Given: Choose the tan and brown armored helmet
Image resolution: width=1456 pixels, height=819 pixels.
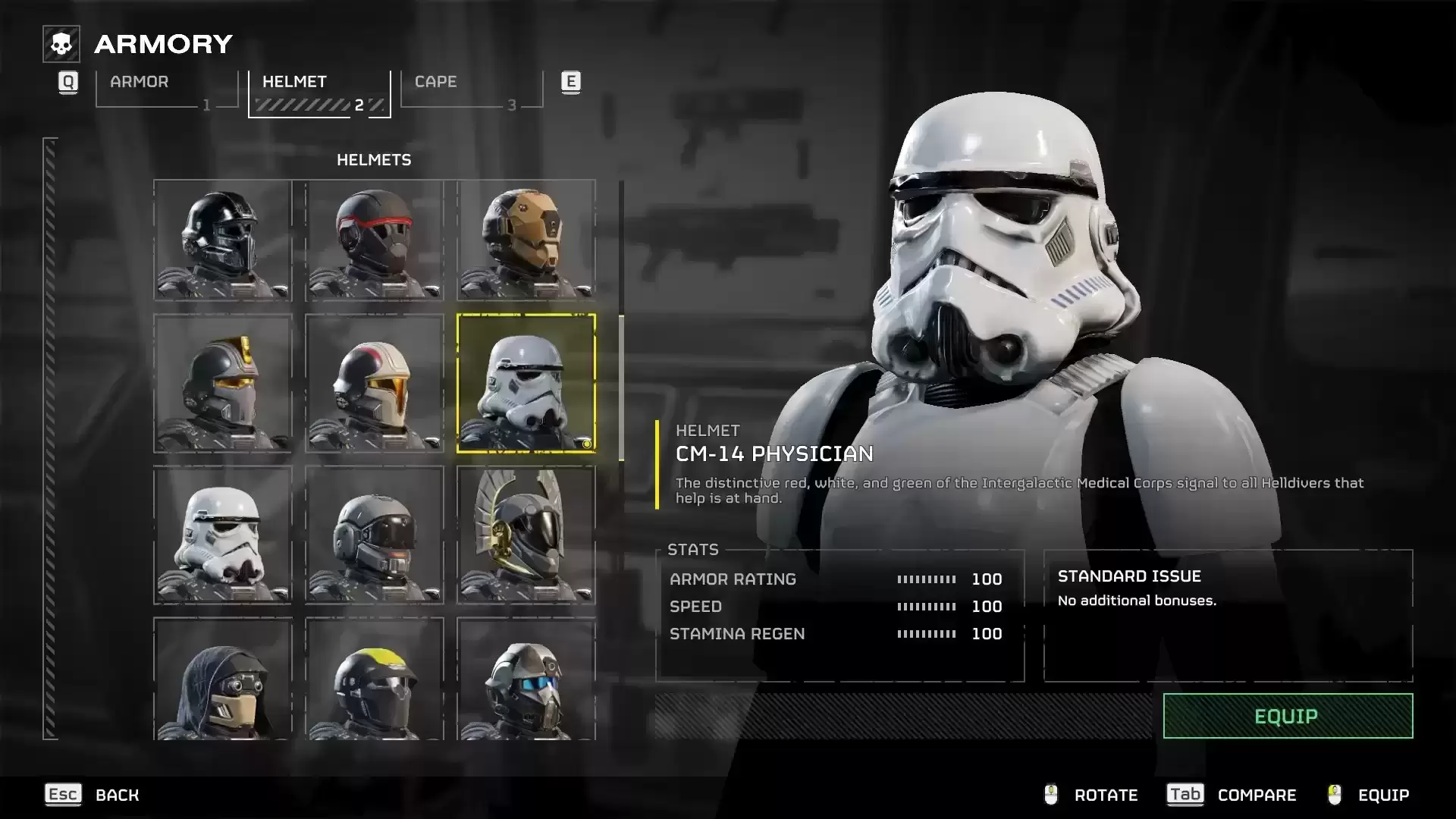Looking at the screenshot, I should [x=526, y=240].
